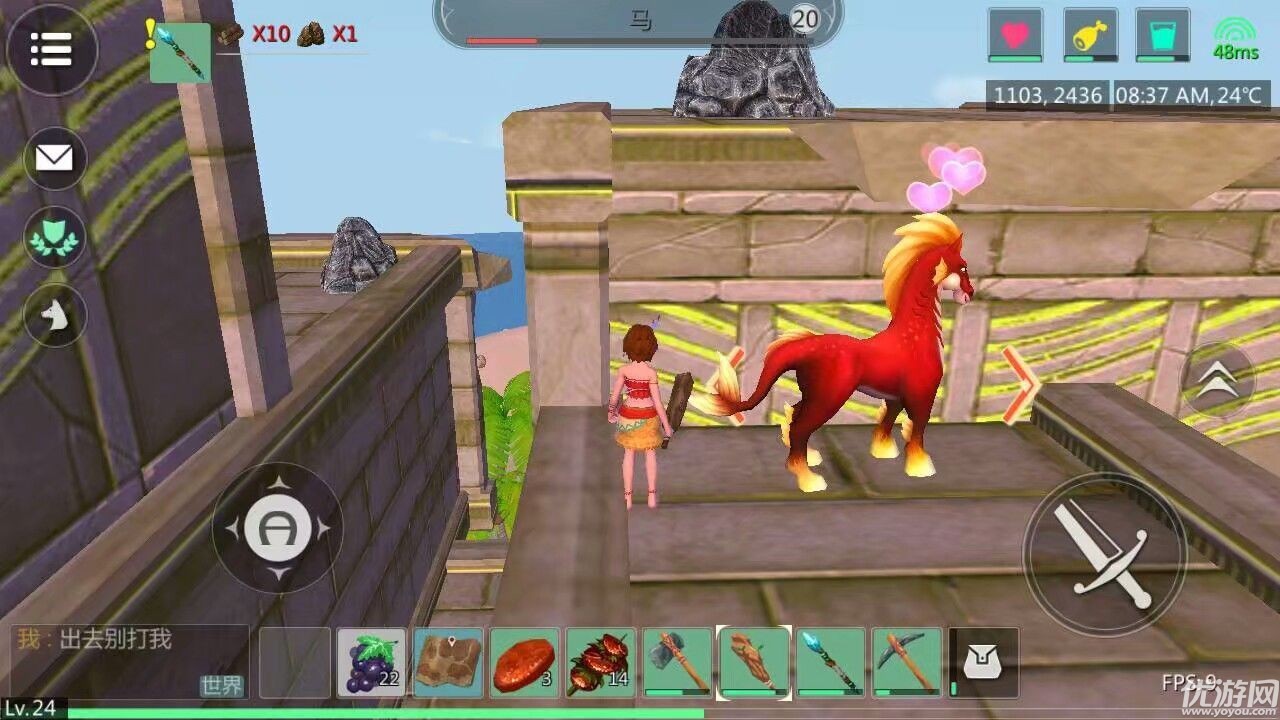Switch the chat channel via 世界 tag

[x=222, y=686]
